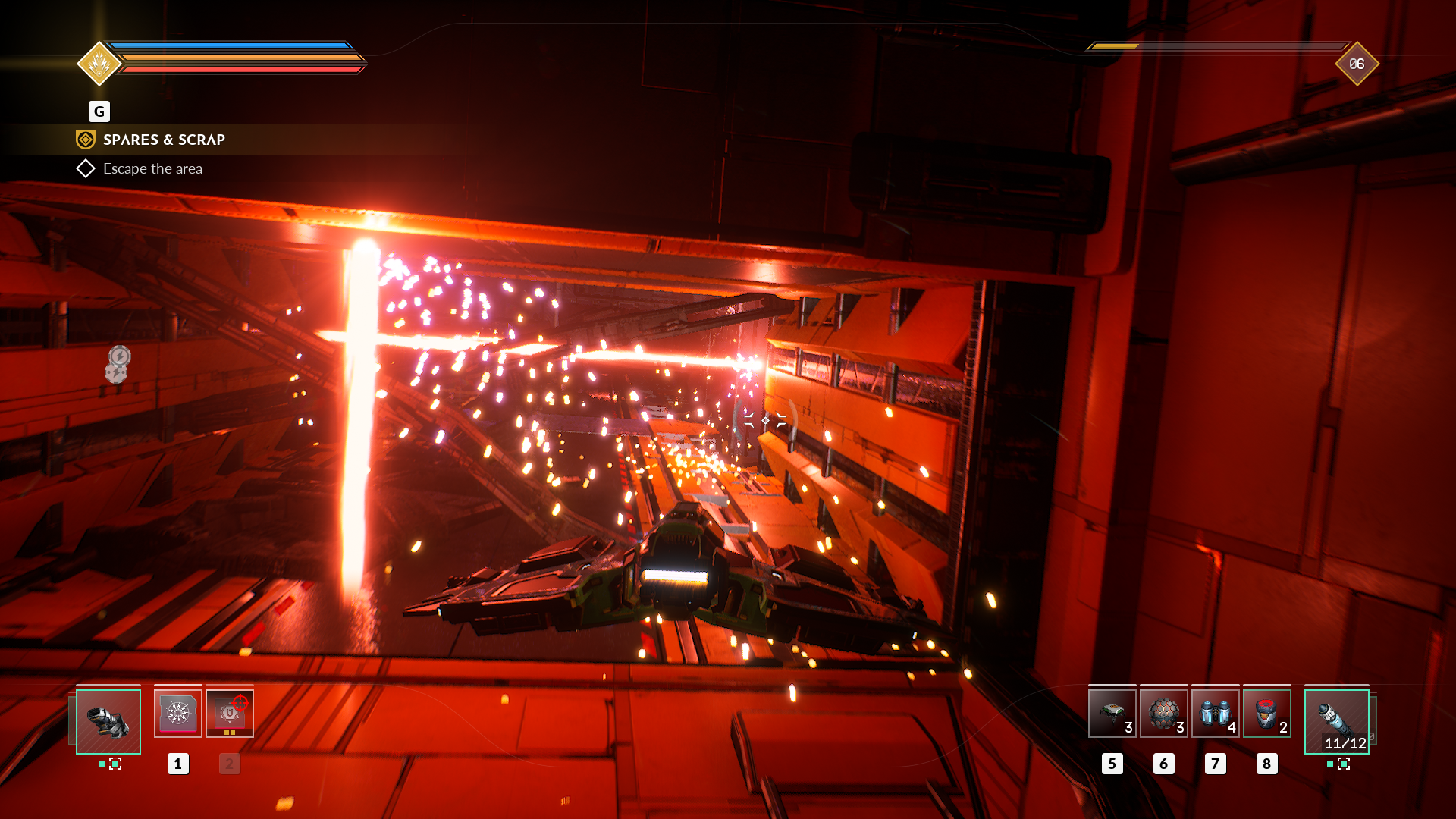Select the level 06 badge at top right
The height and width of the screenshot is (819, 1456).
point(1357,64)
